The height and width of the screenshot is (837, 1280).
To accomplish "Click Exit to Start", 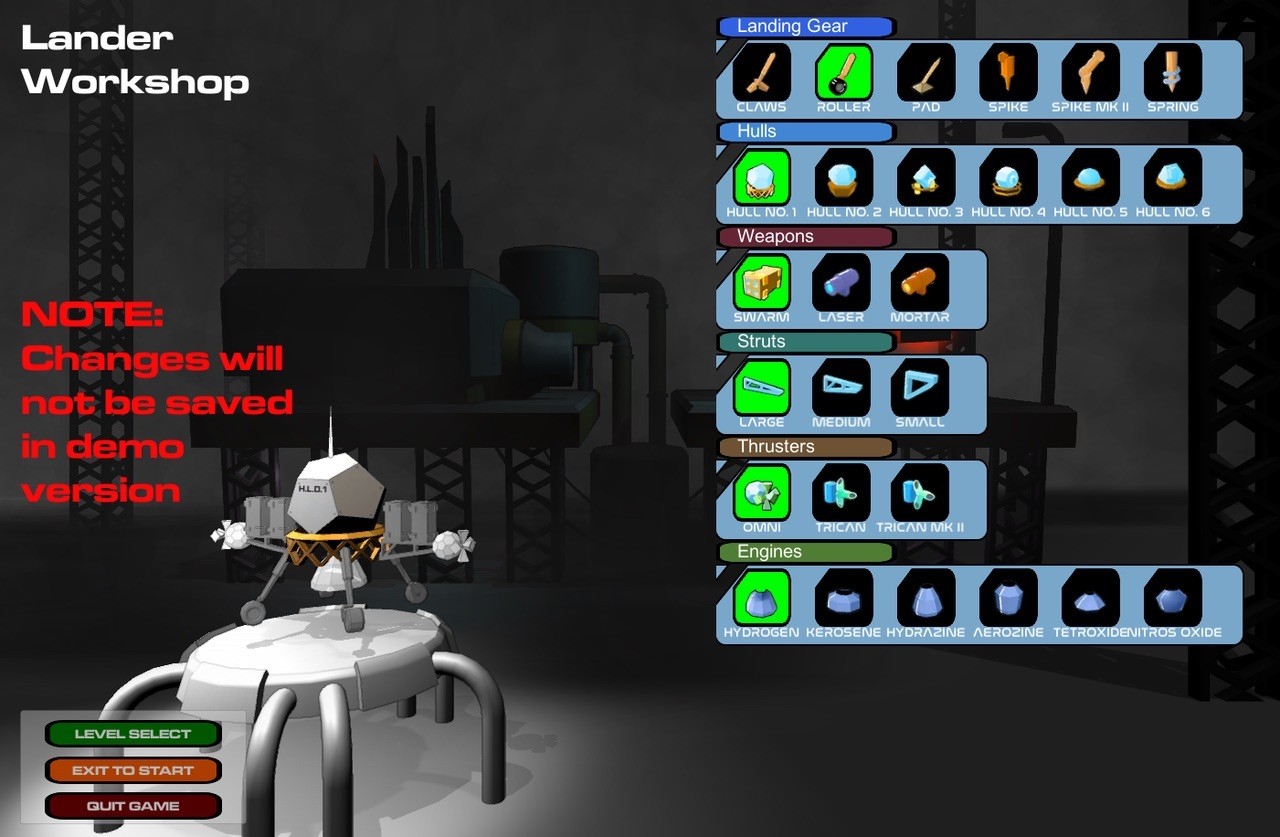I will (133, 769).
